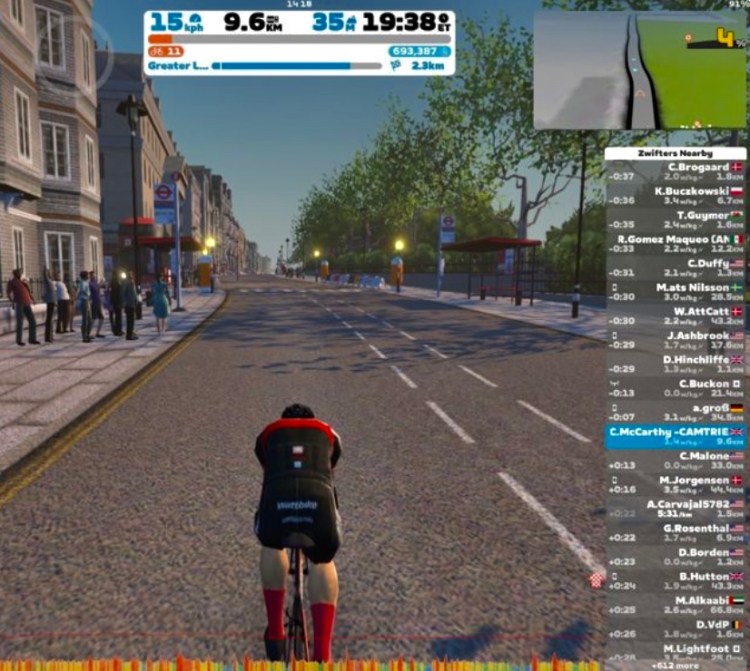Choose B.Hutton from Zwifters Nearby
This screenshot has width=750, height=671.
(676, 581)
